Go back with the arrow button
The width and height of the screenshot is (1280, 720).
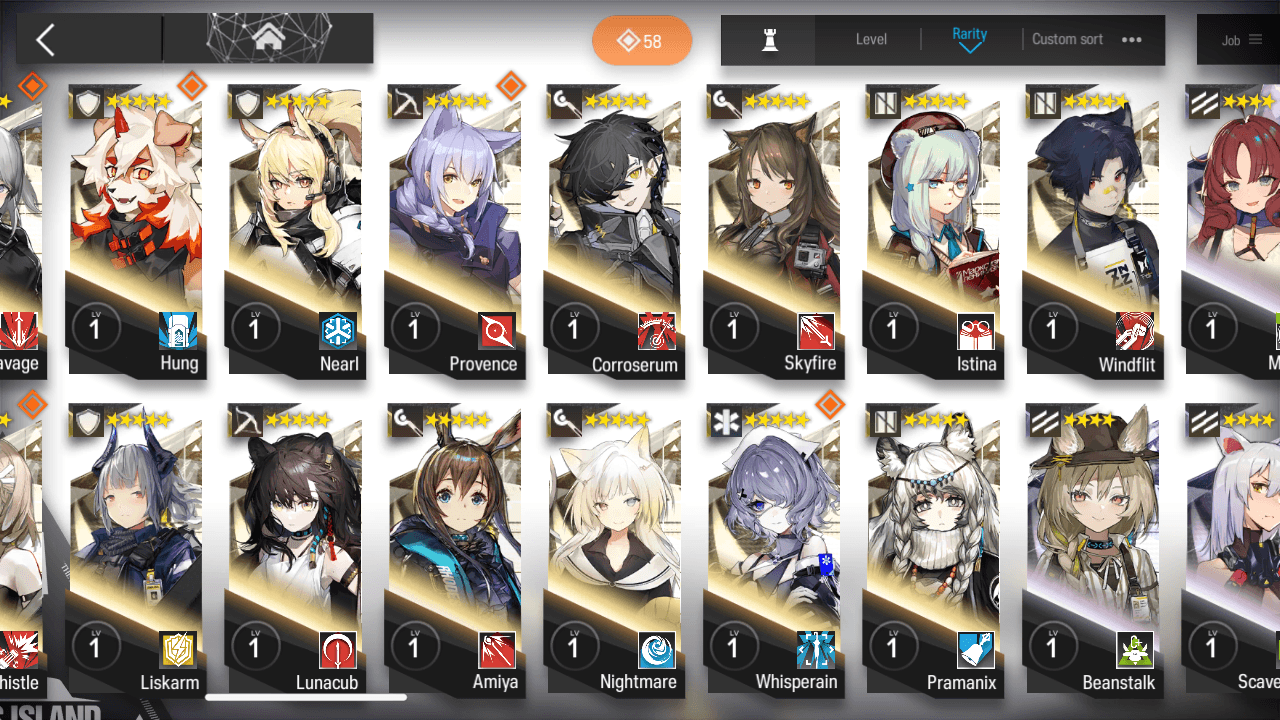(x=45, y=40)
